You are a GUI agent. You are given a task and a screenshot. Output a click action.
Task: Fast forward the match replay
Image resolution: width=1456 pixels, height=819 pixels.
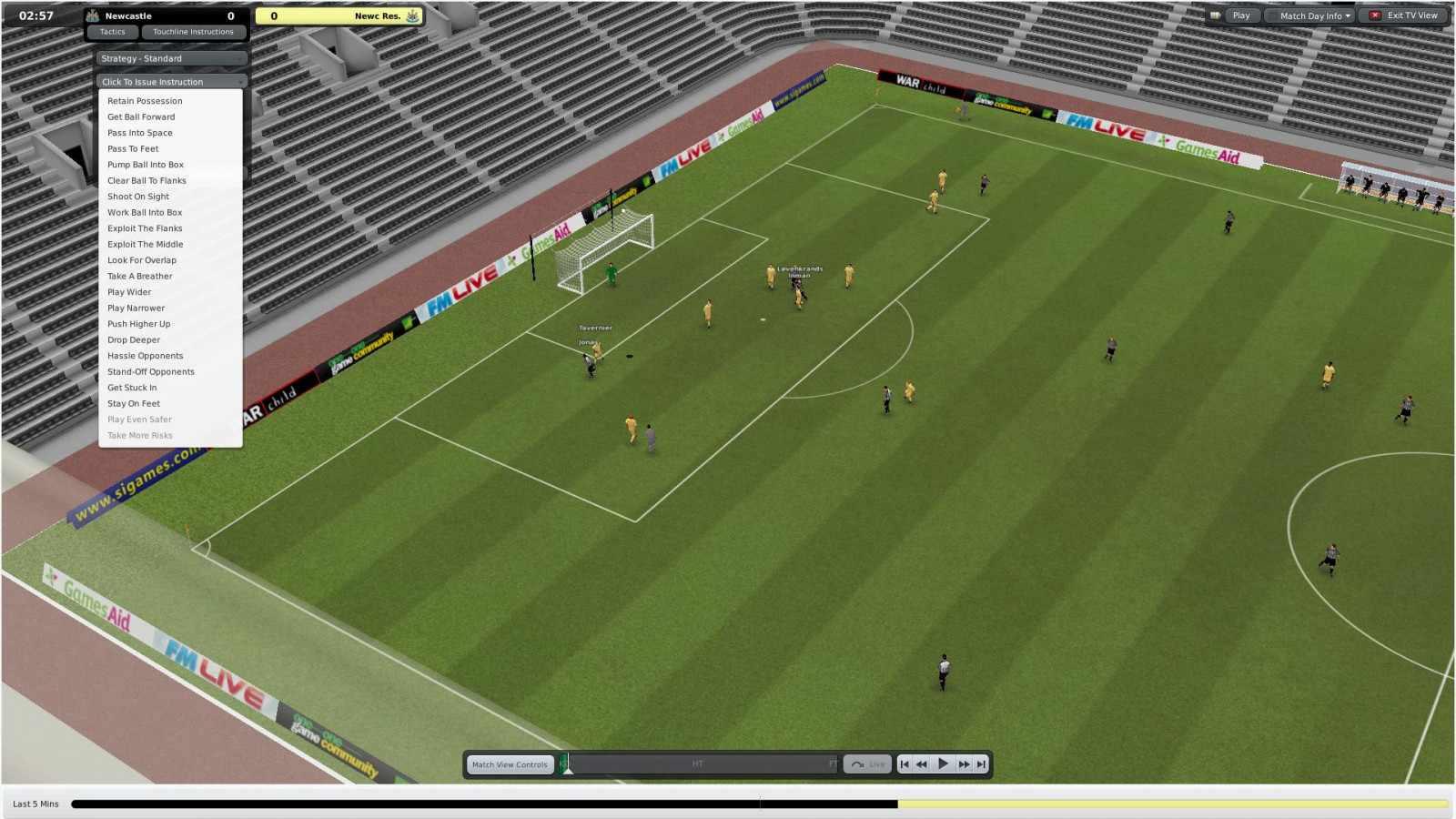964,764
